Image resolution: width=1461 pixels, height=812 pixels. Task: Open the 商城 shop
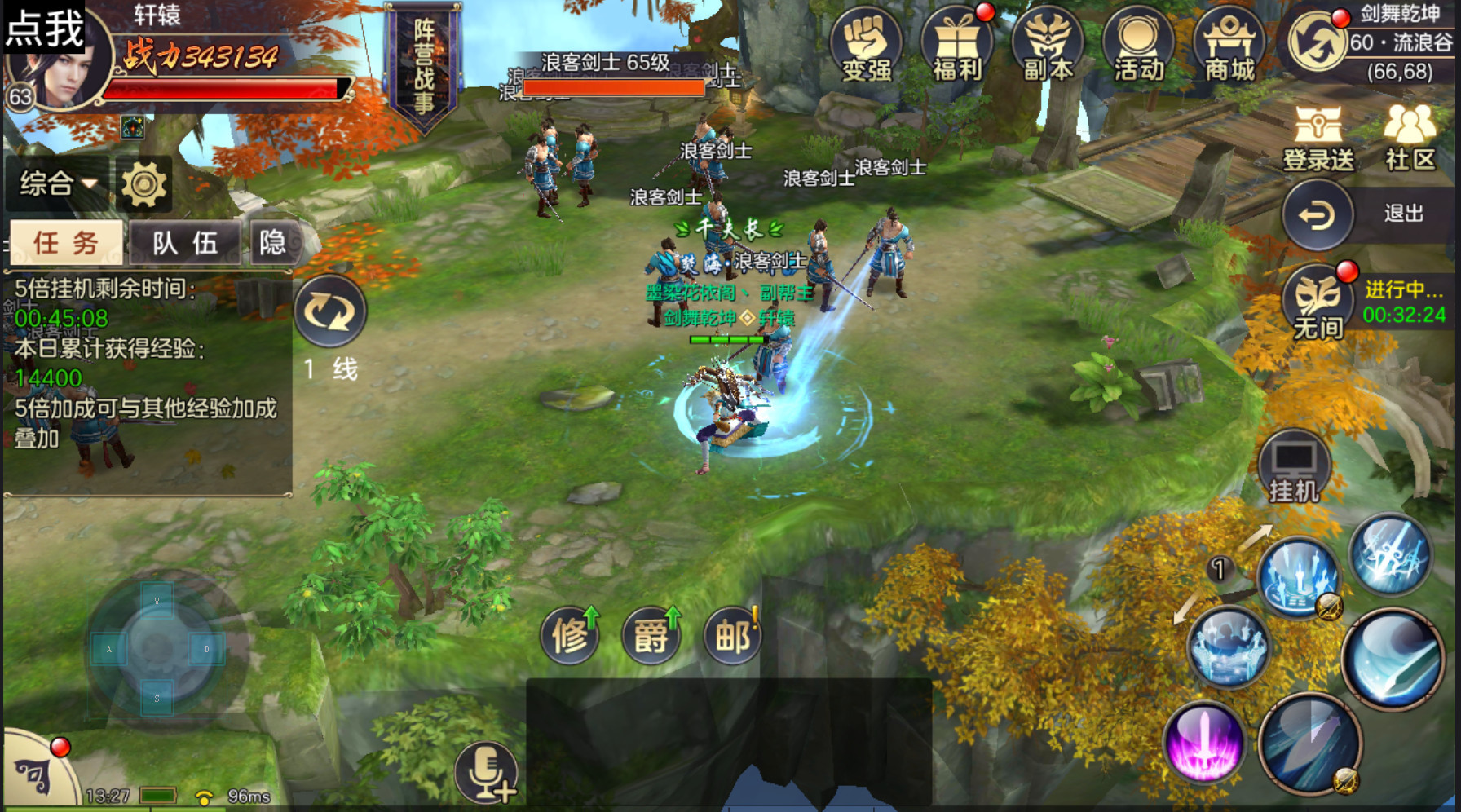[x=1229, y=46]
